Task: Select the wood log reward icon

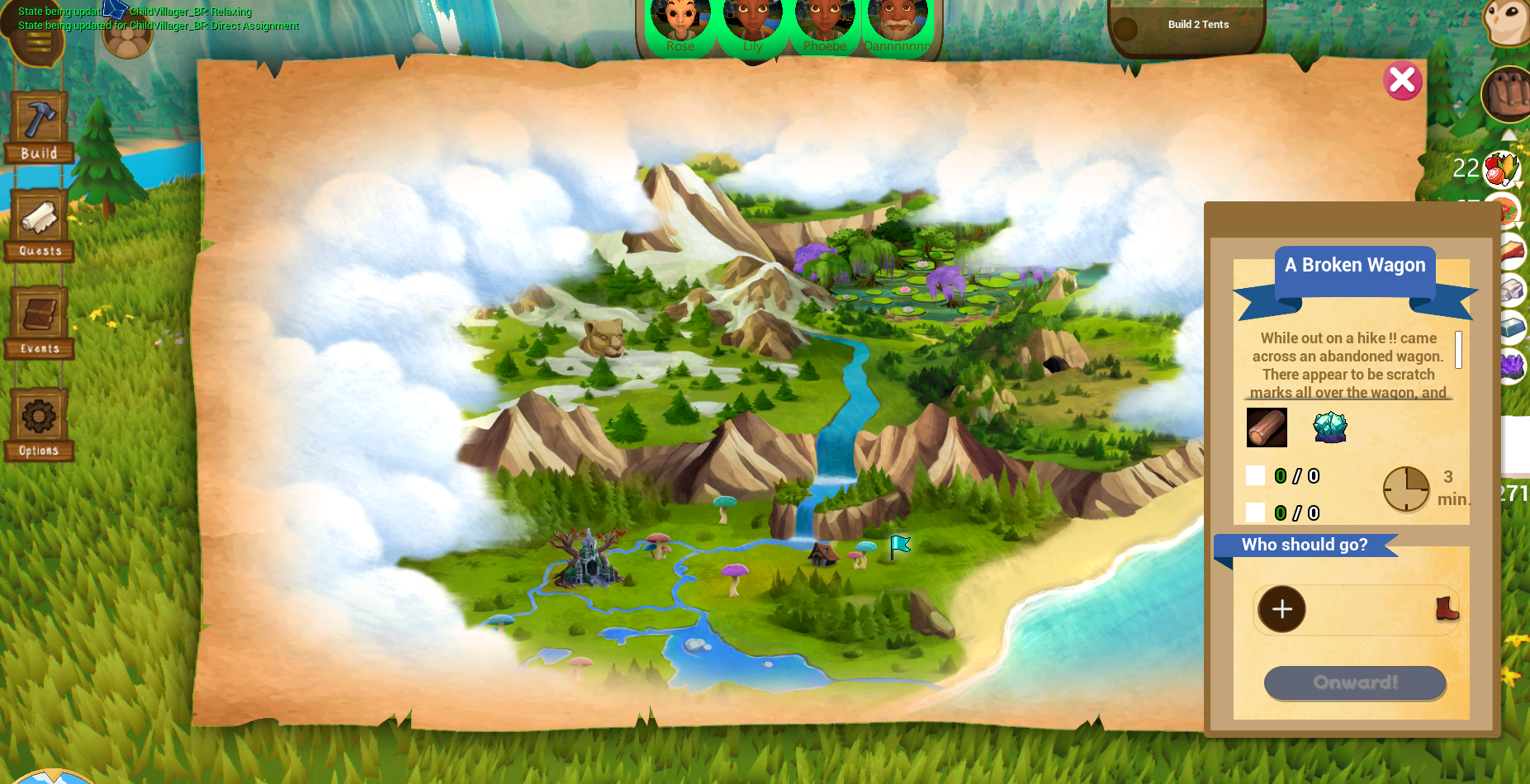Action: 1267,427
